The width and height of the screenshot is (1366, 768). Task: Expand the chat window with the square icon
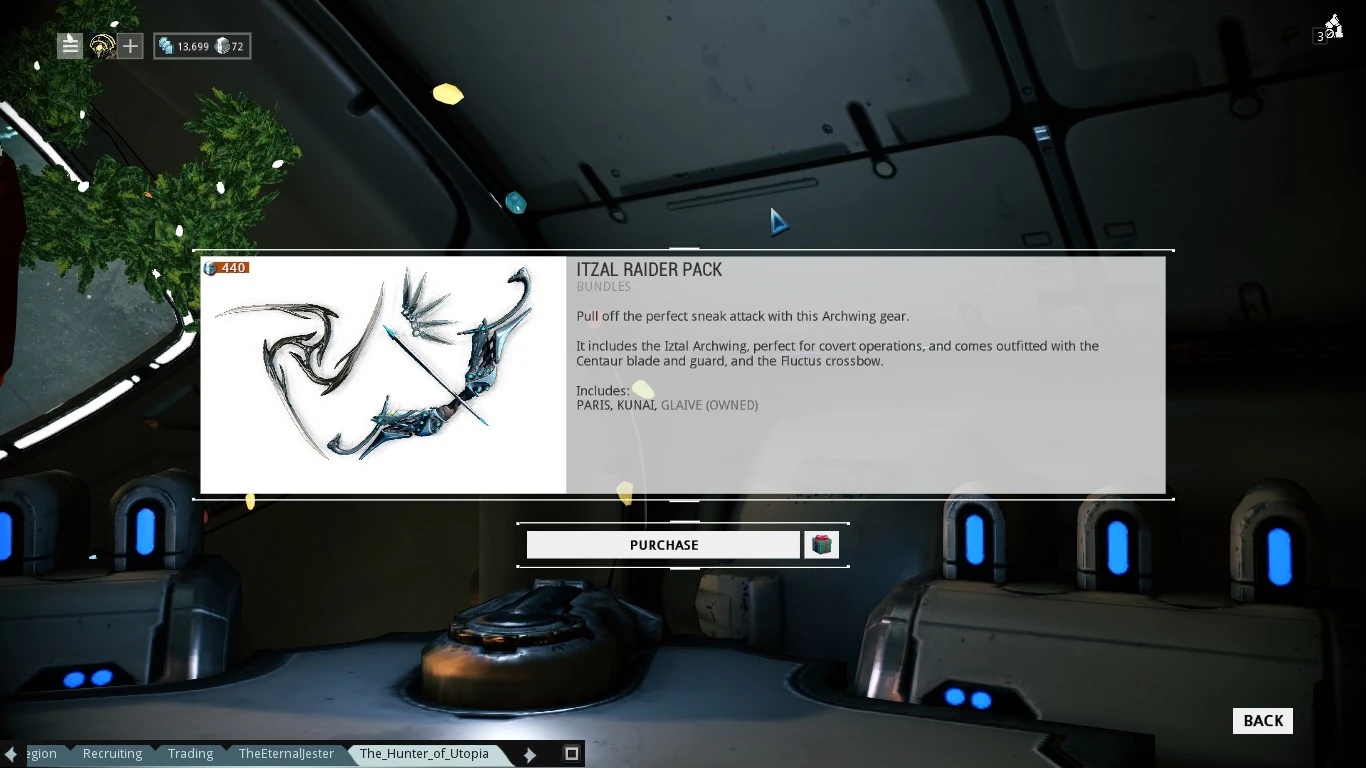pyautogui.click(x=571, y=754)
